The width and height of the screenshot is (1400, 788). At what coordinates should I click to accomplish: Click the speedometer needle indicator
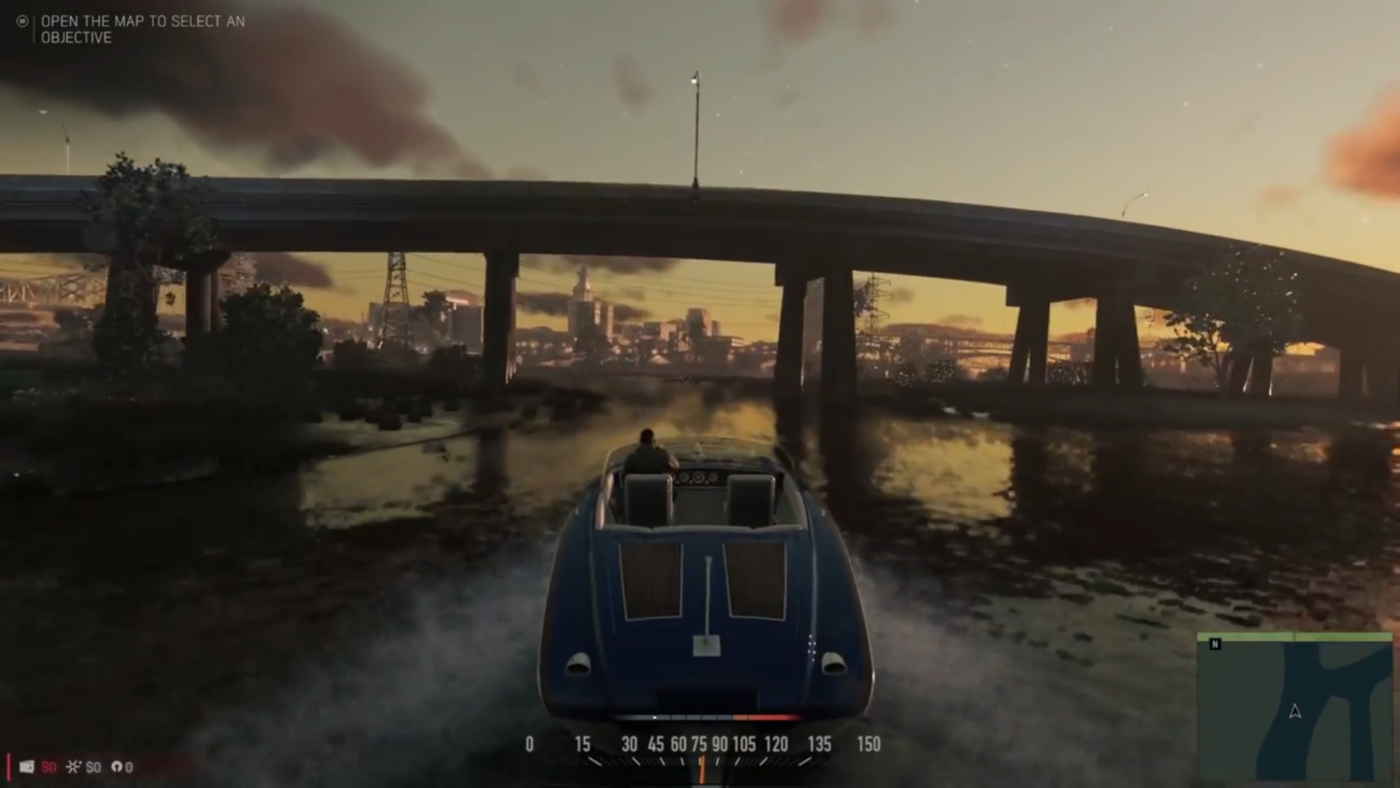700,765
